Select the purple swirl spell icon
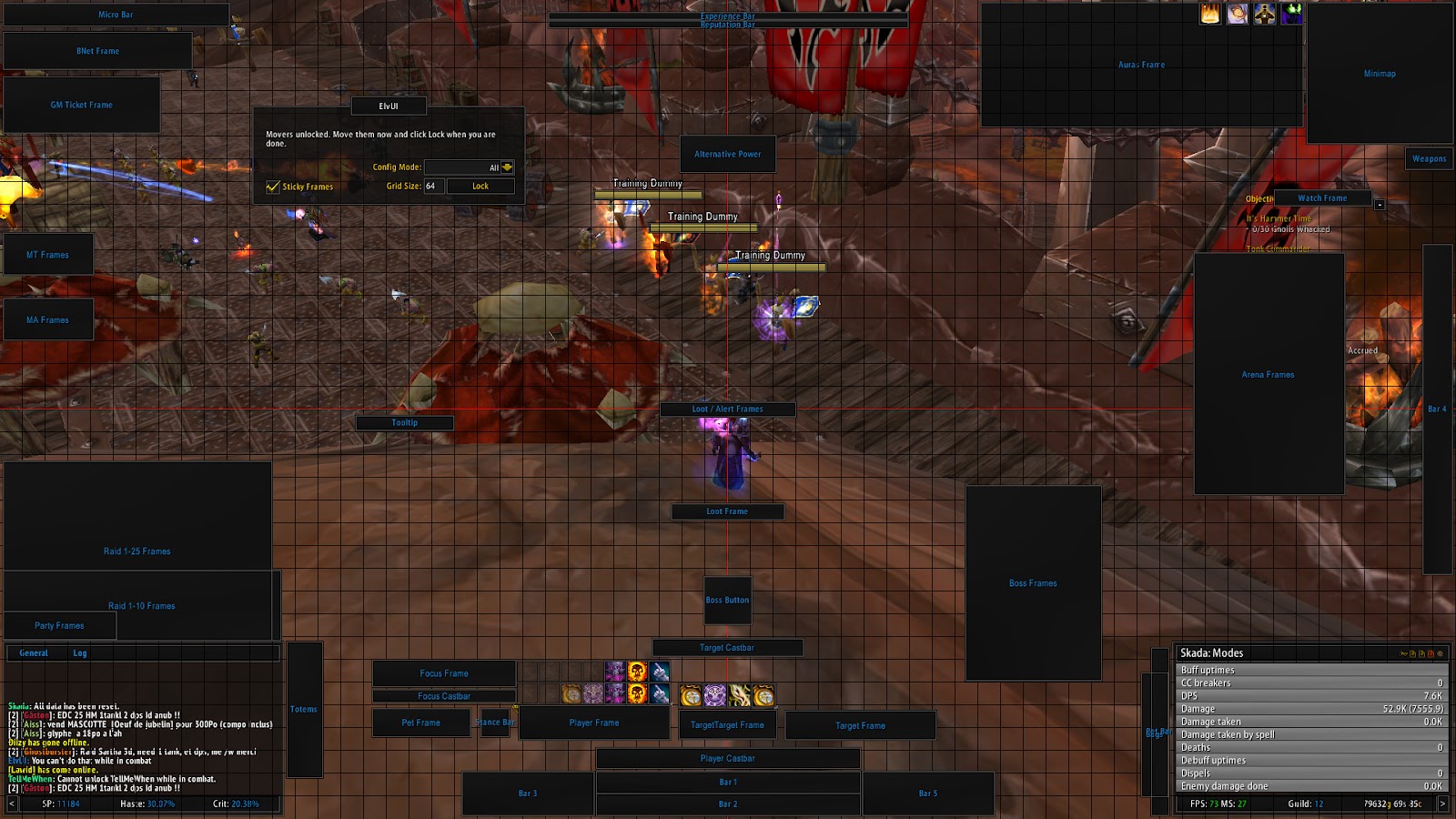Image resolution: width=1456 pixels, height=819 pixels. [713, 696]
